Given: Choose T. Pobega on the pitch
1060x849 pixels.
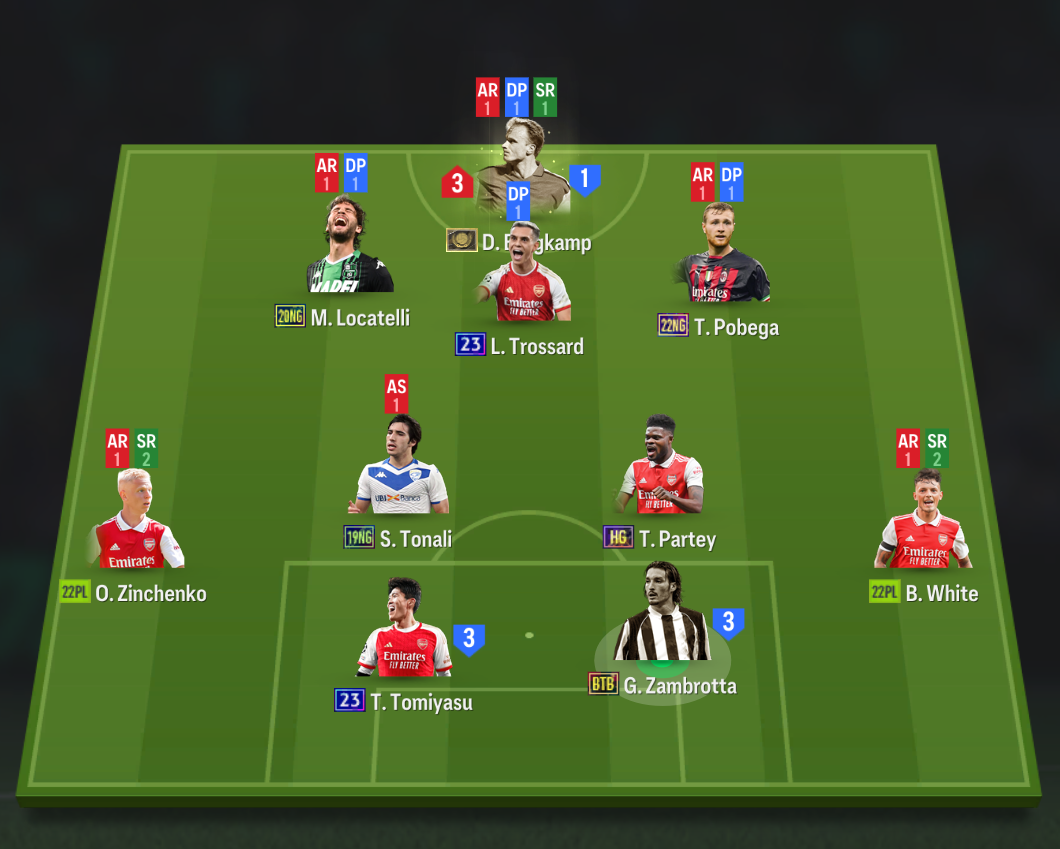Looking at the screenshot, I should (x=724, y=257).
